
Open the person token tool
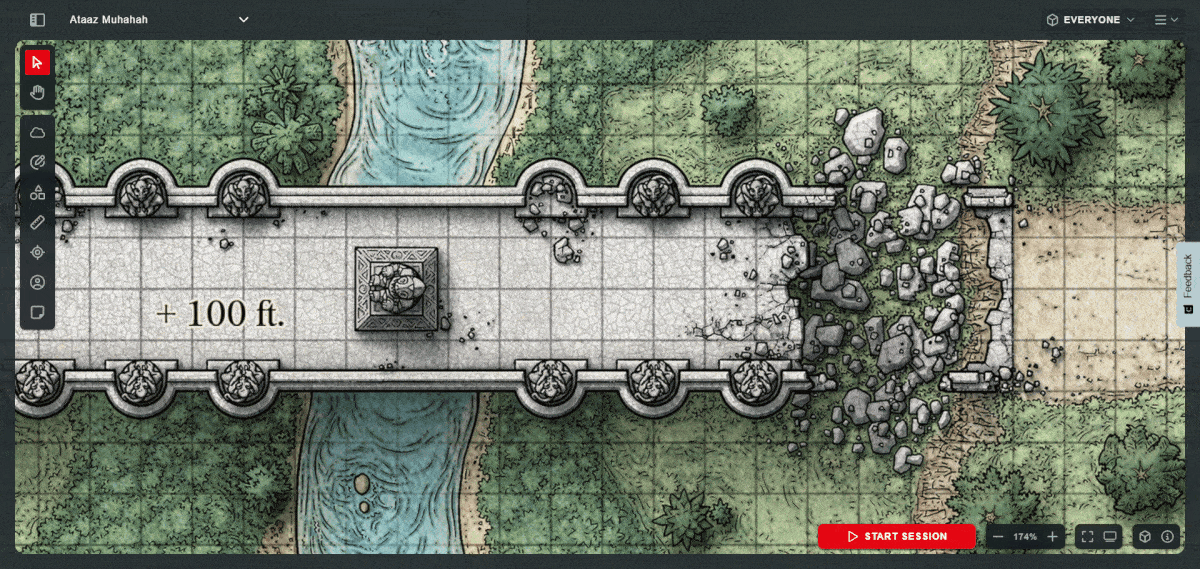pos(37,282)
